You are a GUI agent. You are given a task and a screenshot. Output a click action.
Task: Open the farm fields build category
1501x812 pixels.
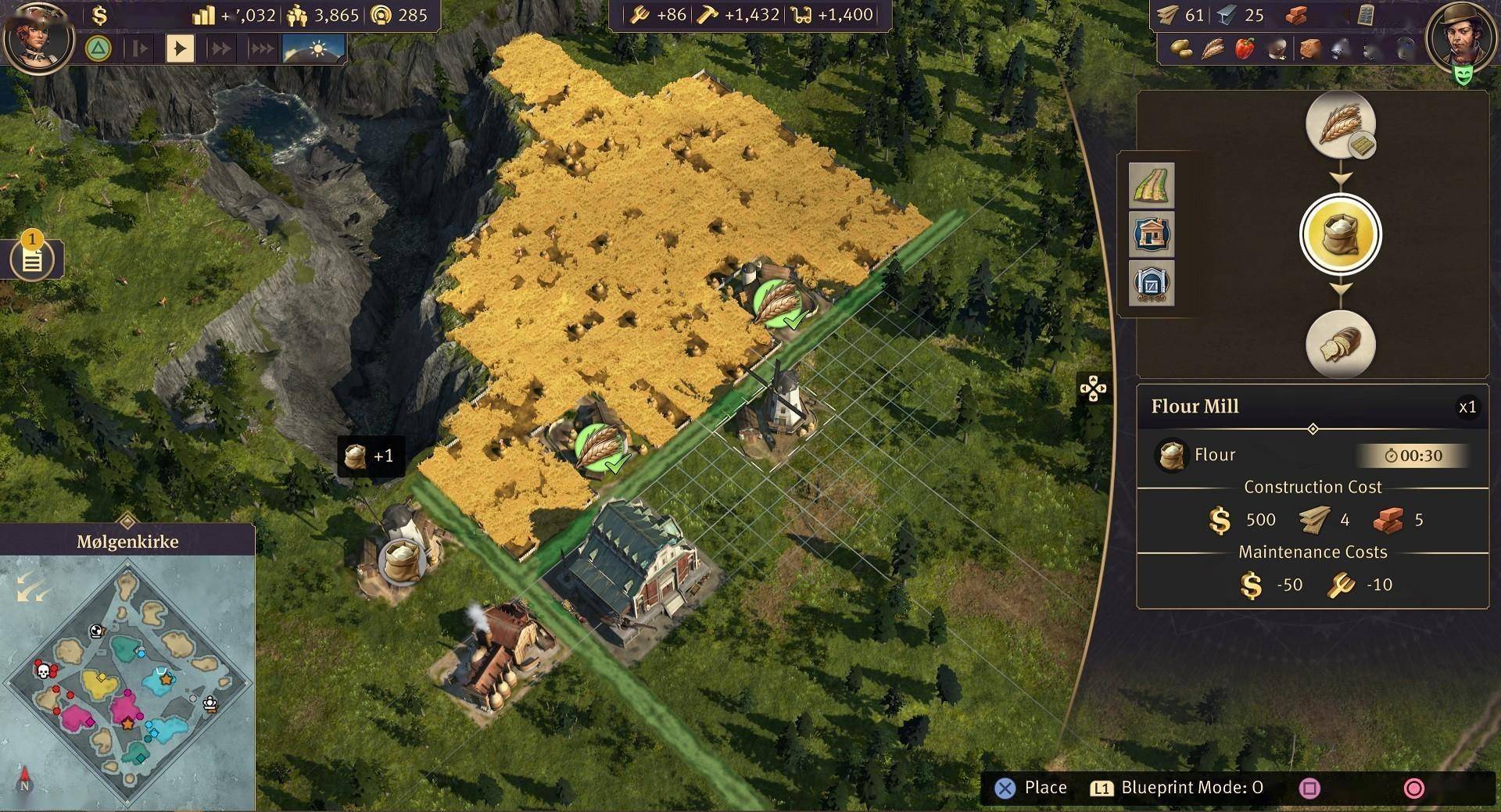click(1151, 185)
